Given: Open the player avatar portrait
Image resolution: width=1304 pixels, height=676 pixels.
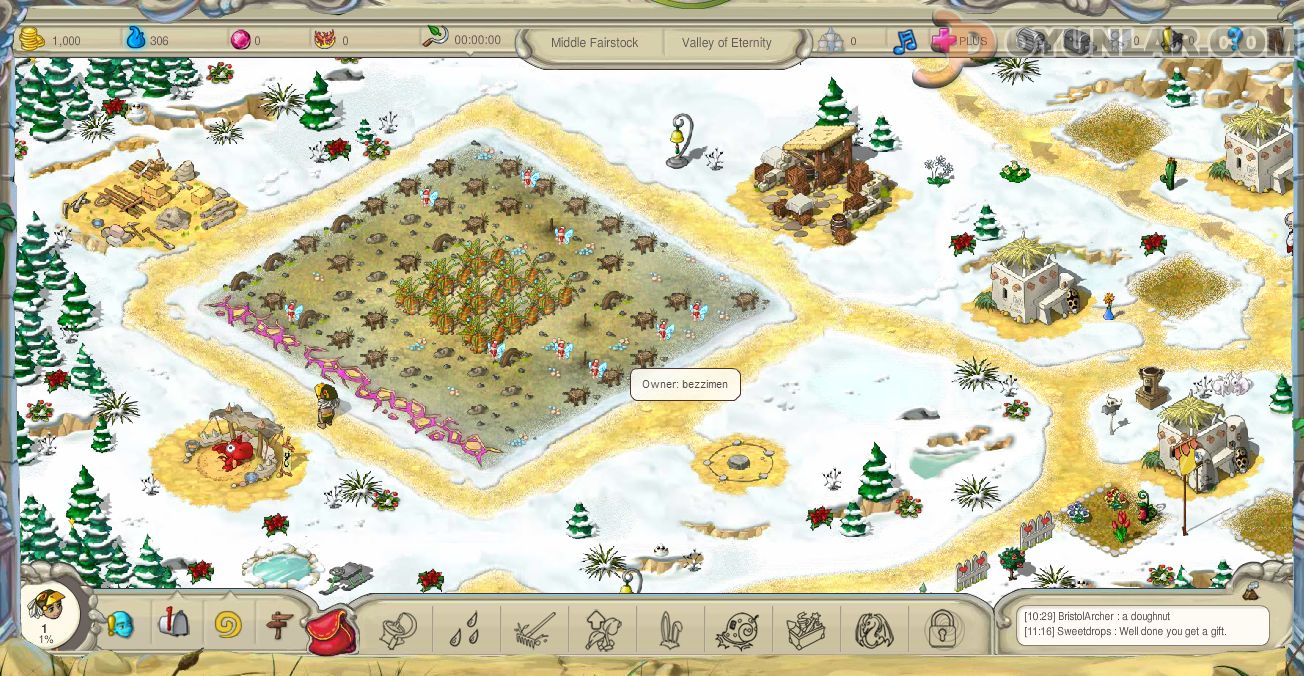Looking at the screenshot, I should pyautogui.click(x=46, y=611).
